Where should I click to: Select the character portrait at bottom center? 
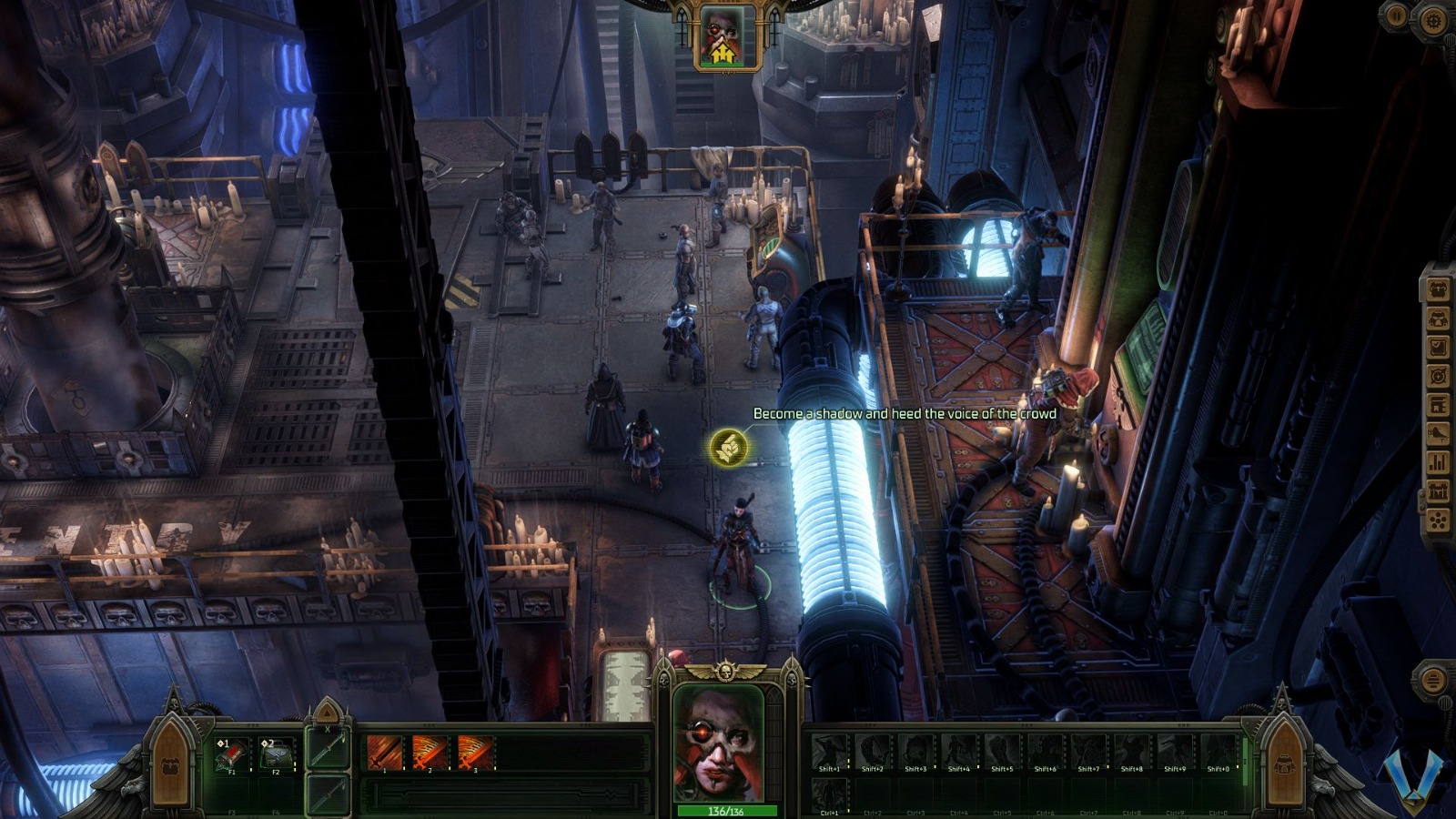pos(722,737)
